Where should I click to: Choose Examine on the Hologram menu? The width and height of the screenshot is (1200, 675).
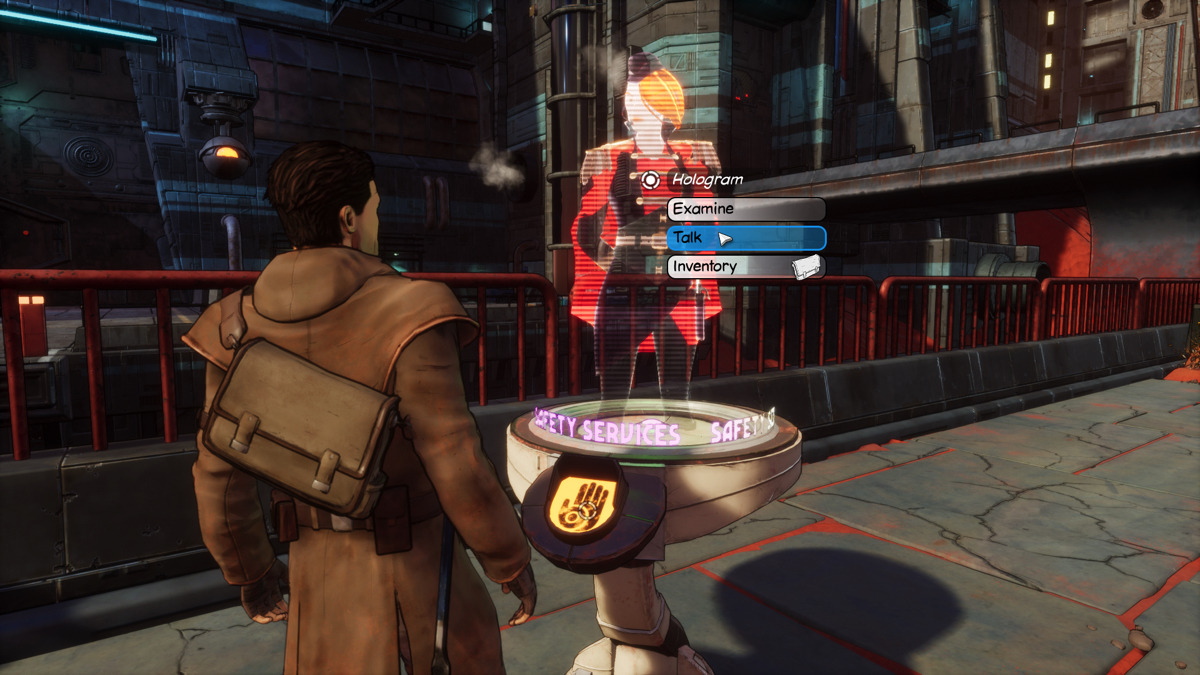pyautogui.click(x=746, y=209)
